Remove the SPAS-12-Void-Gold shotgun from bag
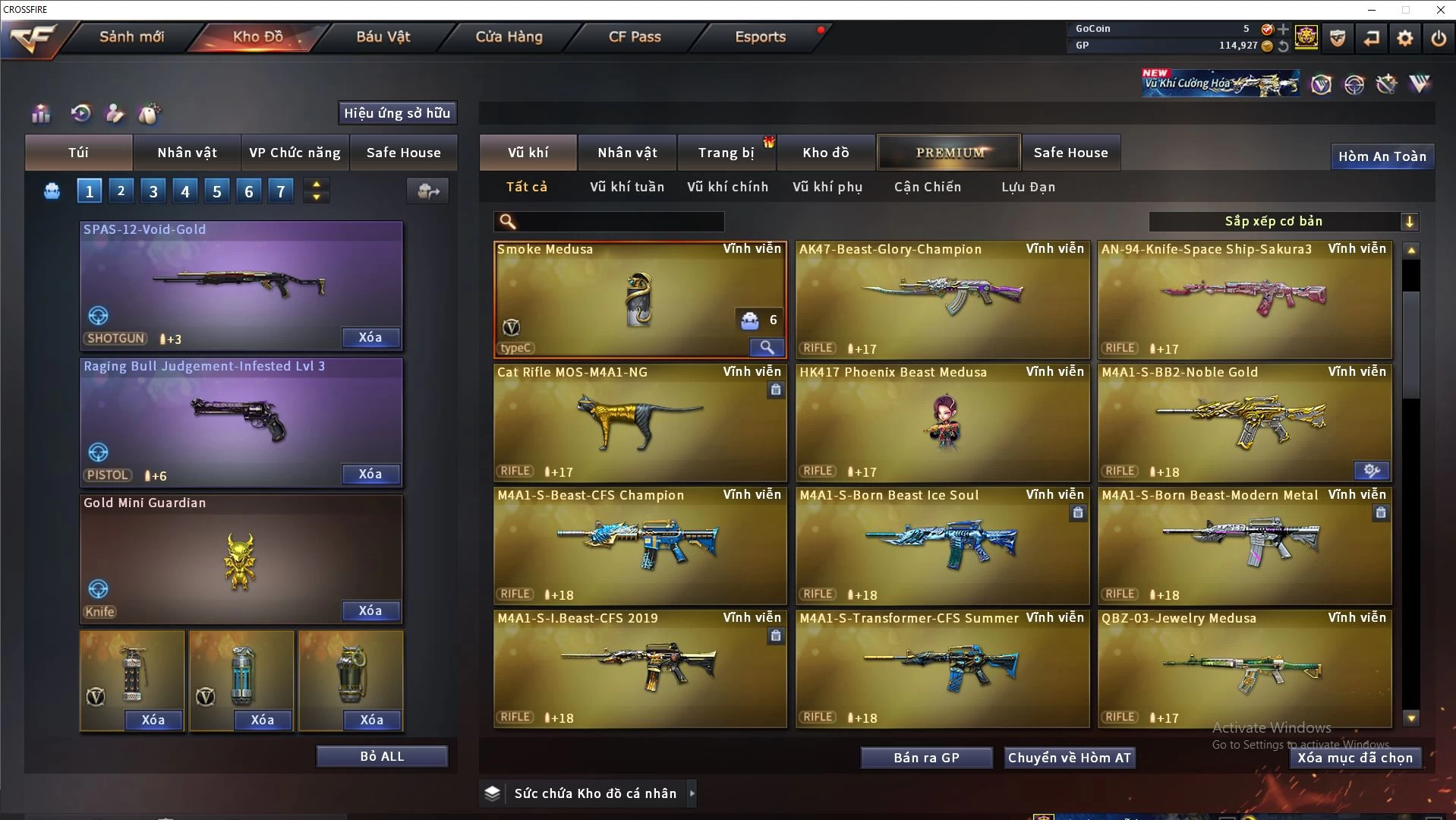 (370, 337)
